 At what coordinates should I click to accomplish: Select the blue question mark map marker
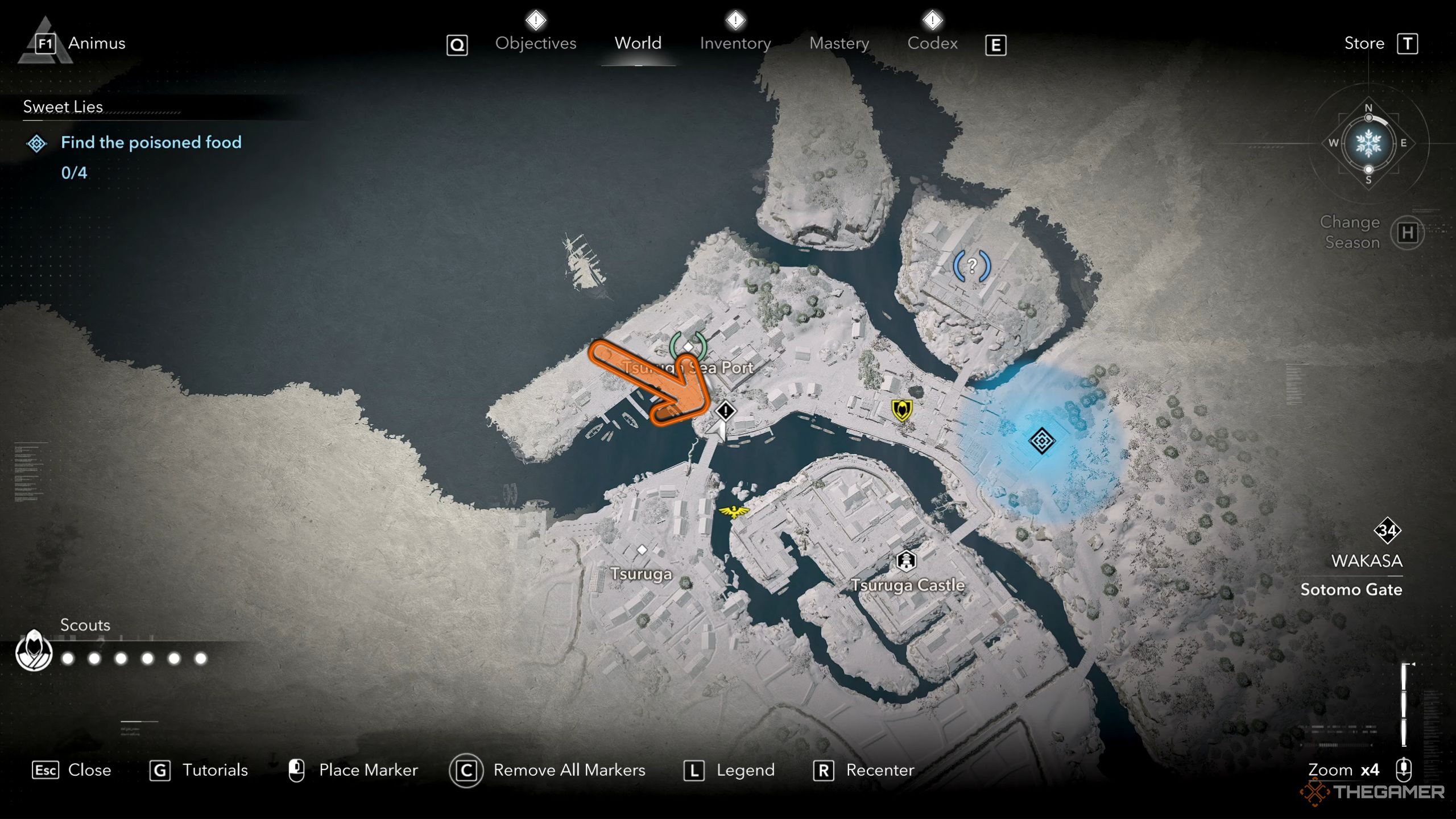tap(972, 266)
